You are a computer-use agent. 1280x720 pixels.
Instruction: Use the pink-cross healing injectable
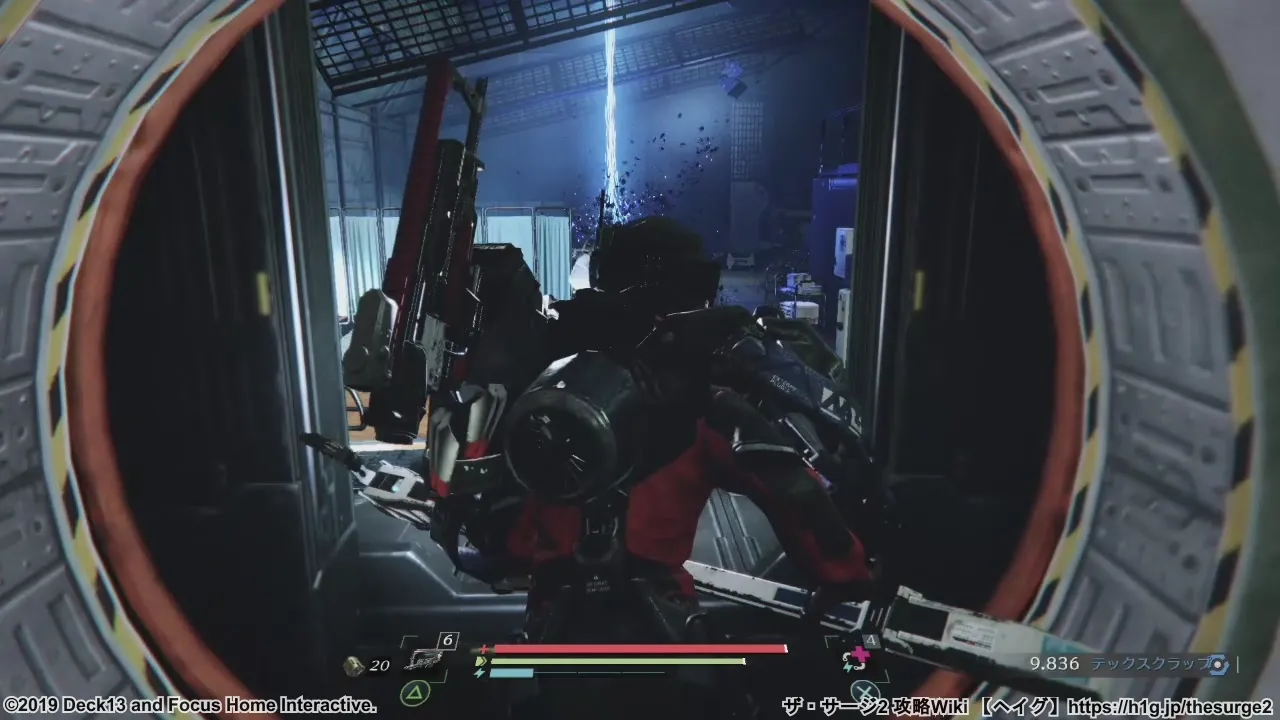click(x=857, y=658)
